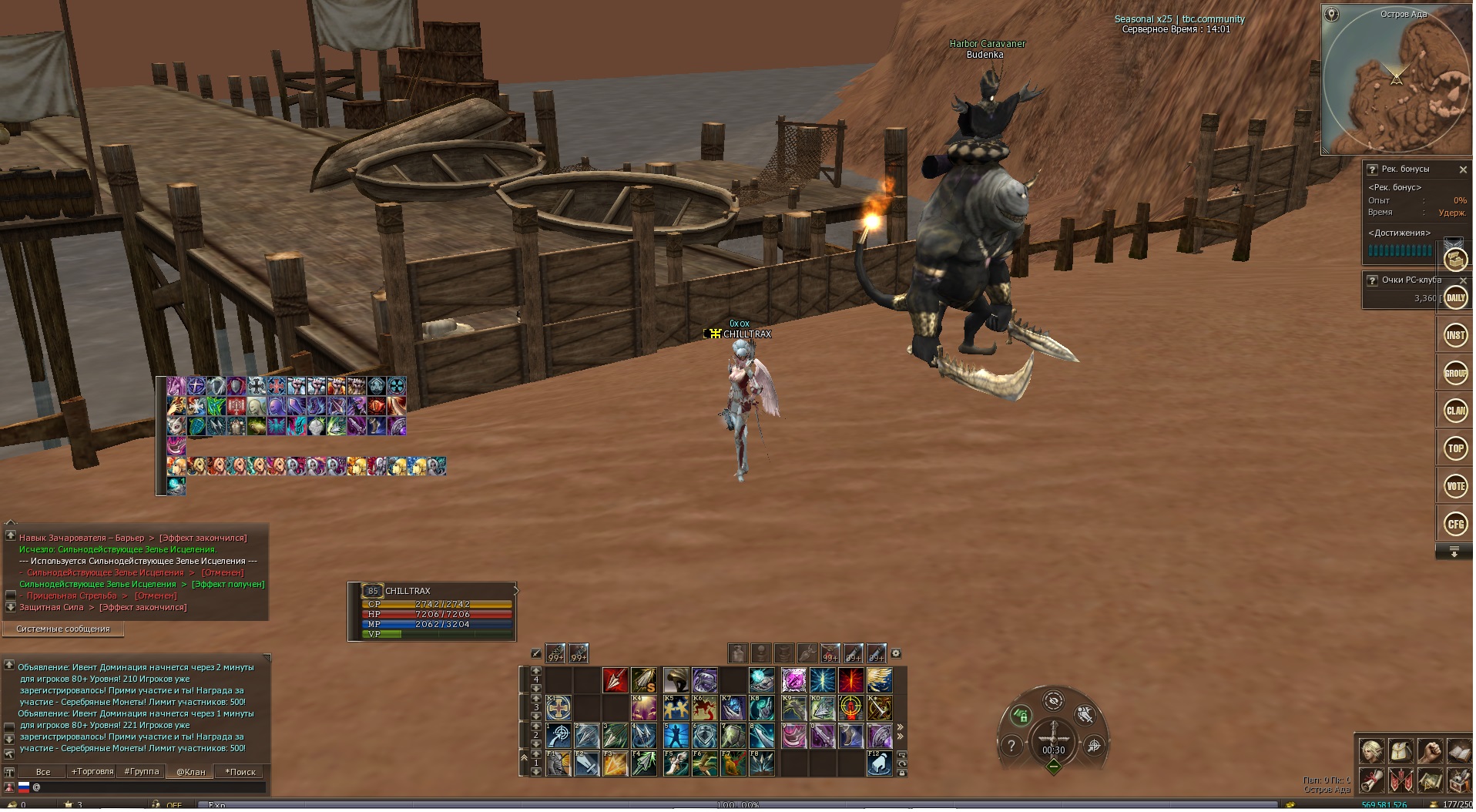Open the DAILY side menu button
Viewport: 1476px width, 812px height.
pyautogui.click(x=1455, y=298)
